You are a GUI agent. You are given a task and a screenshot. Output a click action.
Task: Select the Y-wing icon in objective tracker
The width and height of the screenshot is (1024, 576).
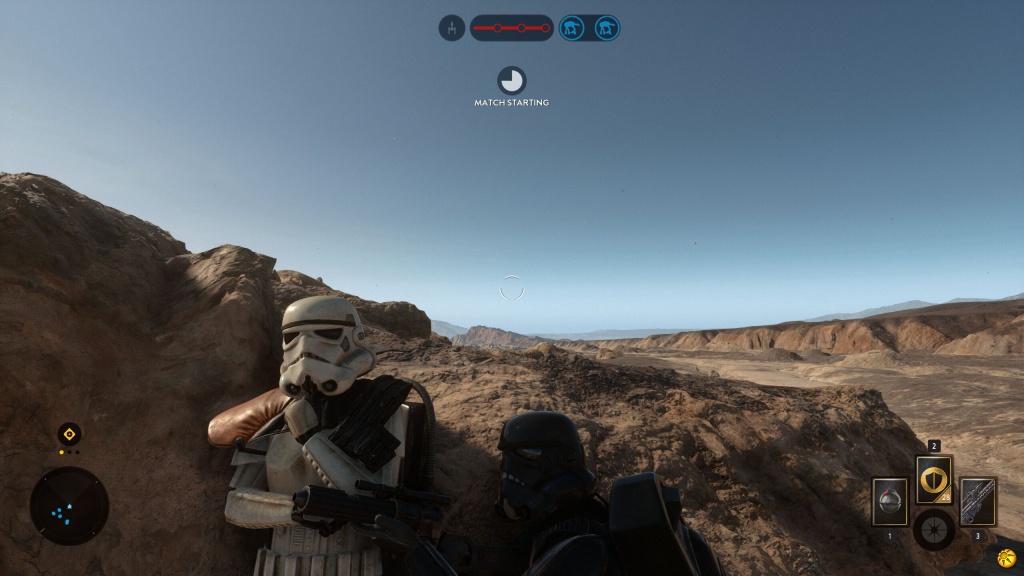tap(452, 28)
